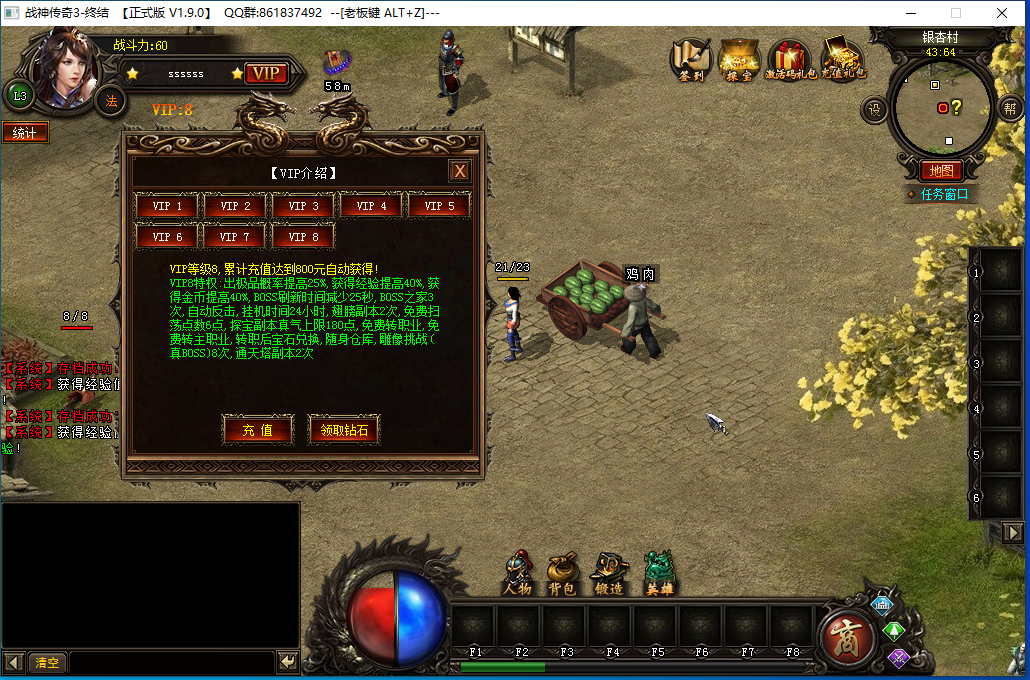Viewport: 1030px width, 680px height.
Task: Open the 英雄 hero panel
Action: point(659,575)
